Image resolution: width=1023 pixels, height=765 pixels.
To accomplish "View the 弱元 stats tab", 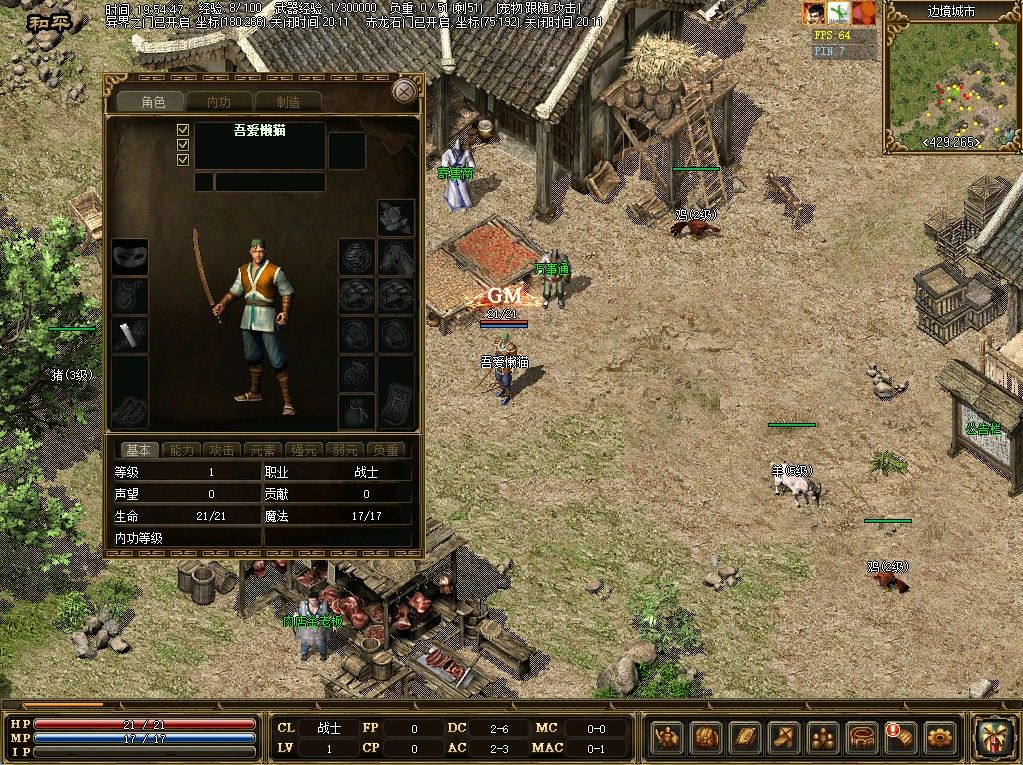I will click(x=343, y=450).
